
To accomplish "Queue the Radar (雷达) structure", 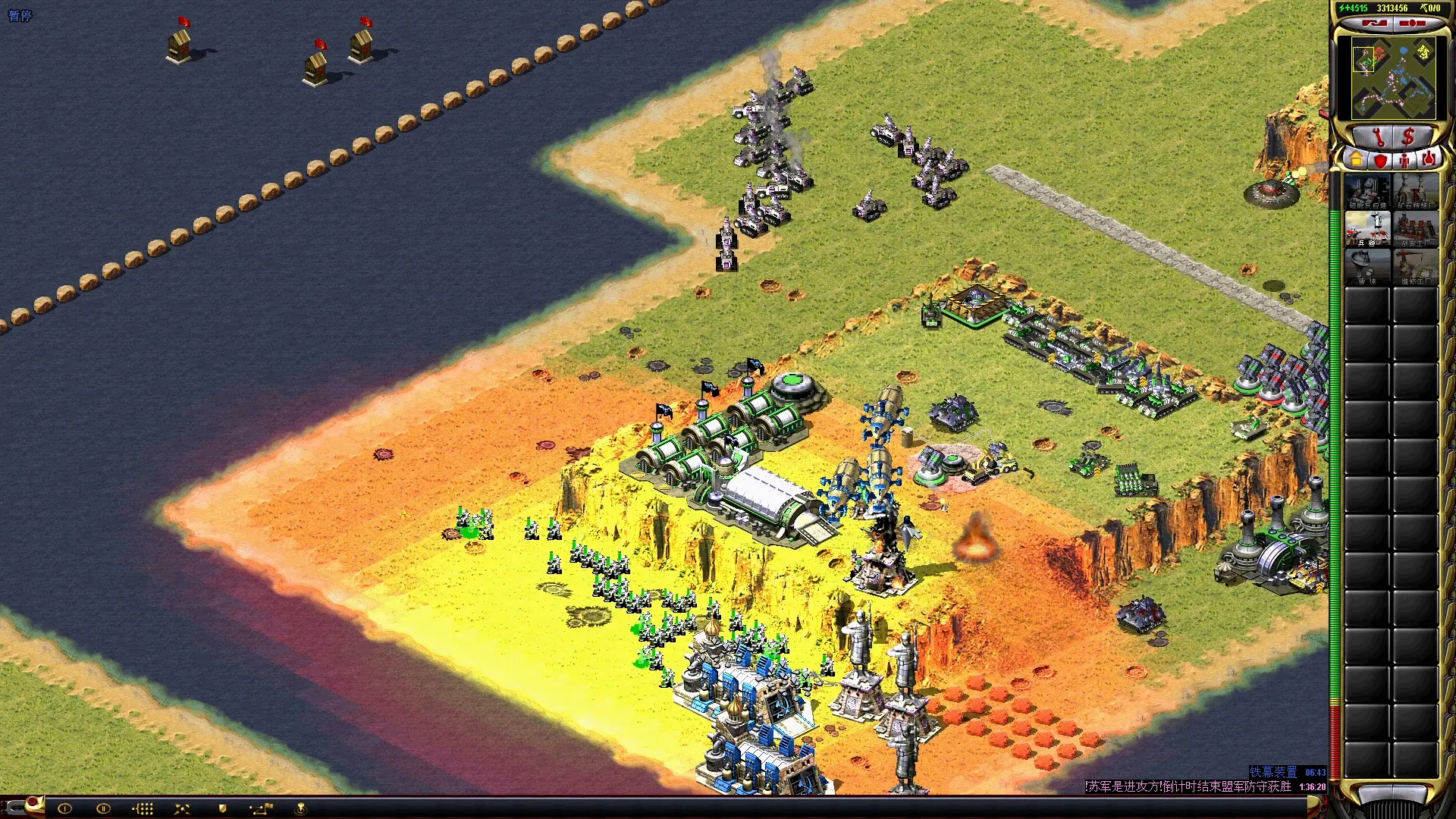I will 1367,267.
